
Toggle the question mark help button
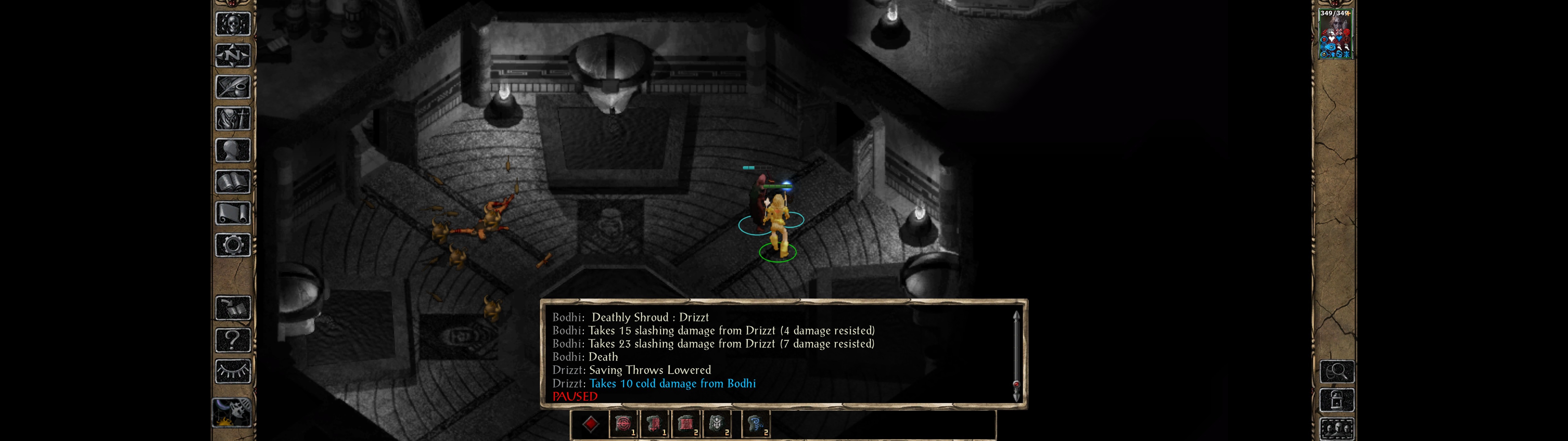pos(232,340)
